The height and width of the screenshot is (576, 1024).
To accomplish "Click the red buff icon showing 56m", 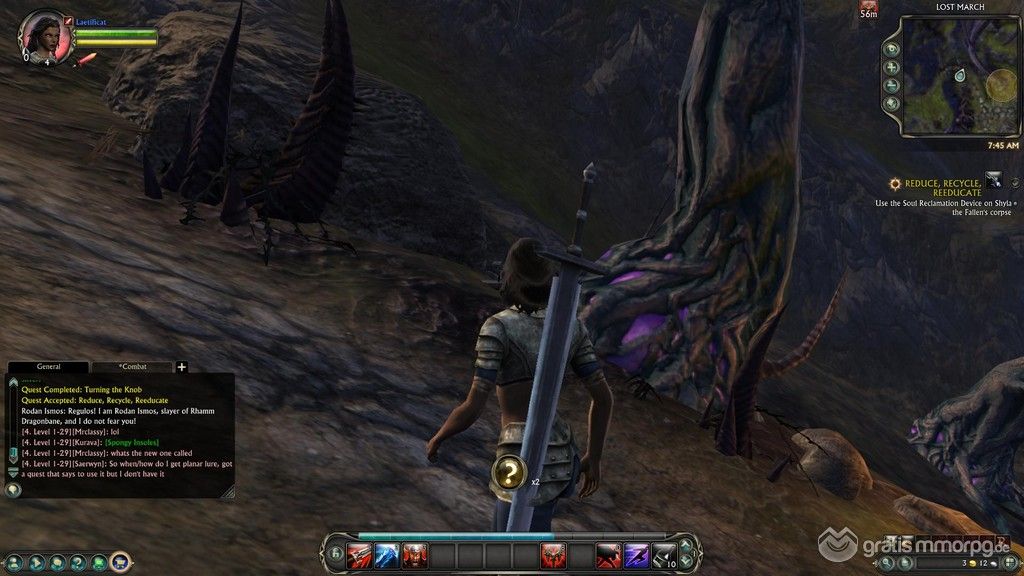I will click(868, 8).
